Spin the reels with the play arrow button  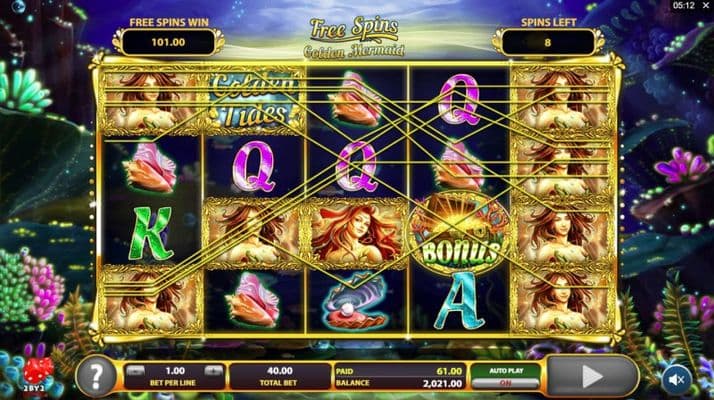click(594, 376)
